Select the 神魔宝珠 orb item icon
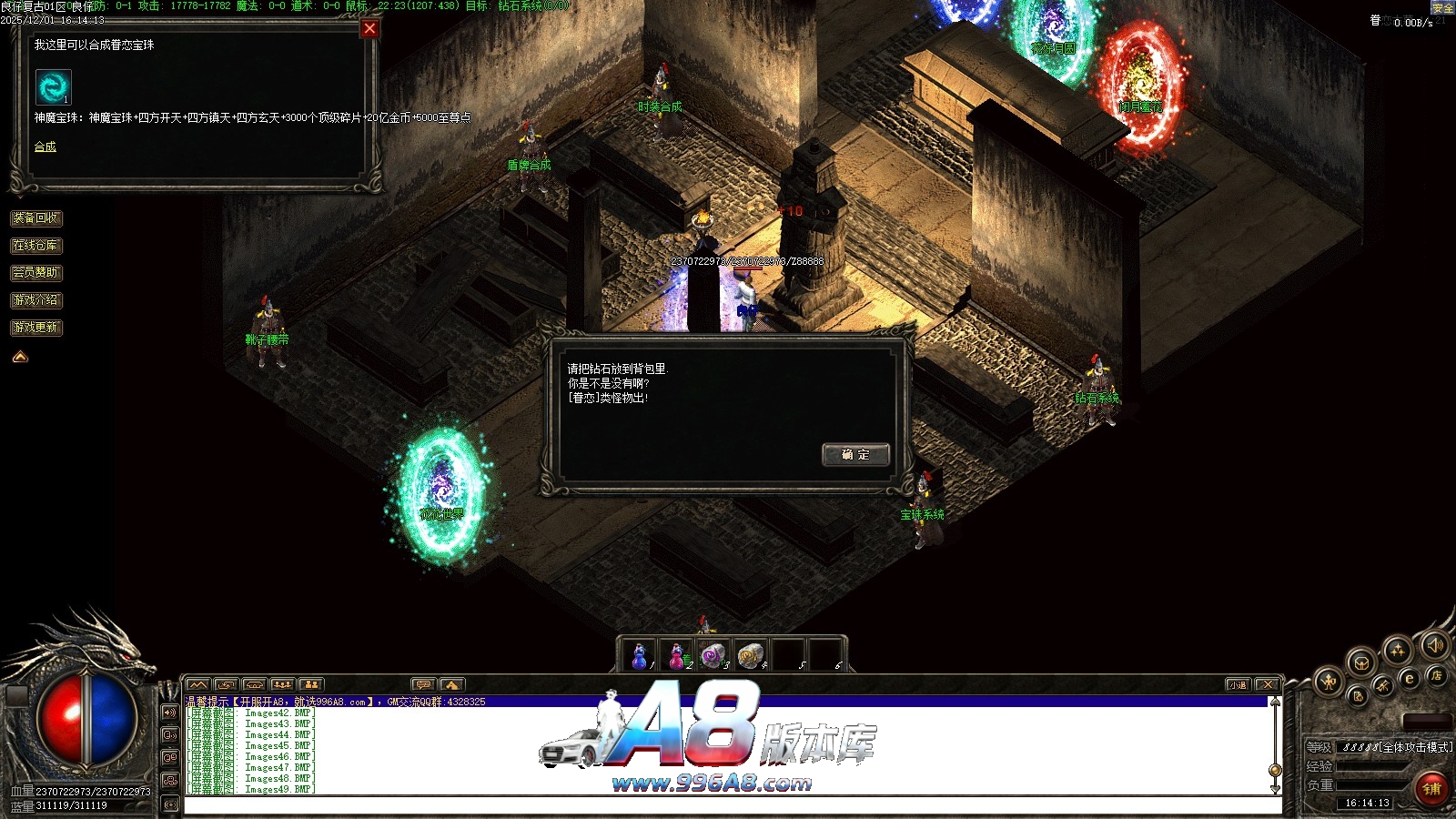Image resolution: width=1456 pixels, height=819 pixels. (53, 87)
